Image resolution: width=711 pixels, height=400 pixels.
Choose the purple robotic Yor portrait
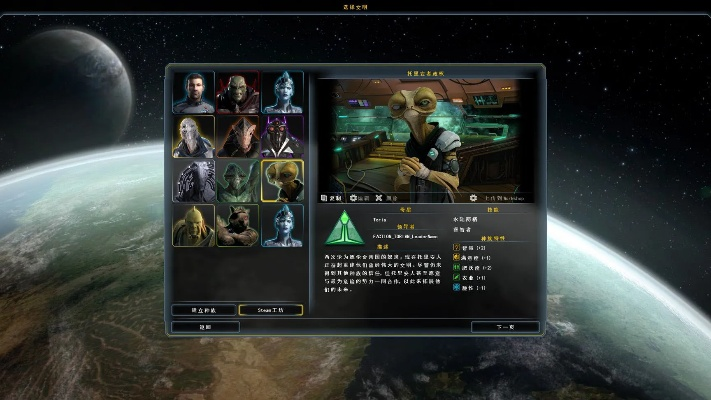[282, 137]
